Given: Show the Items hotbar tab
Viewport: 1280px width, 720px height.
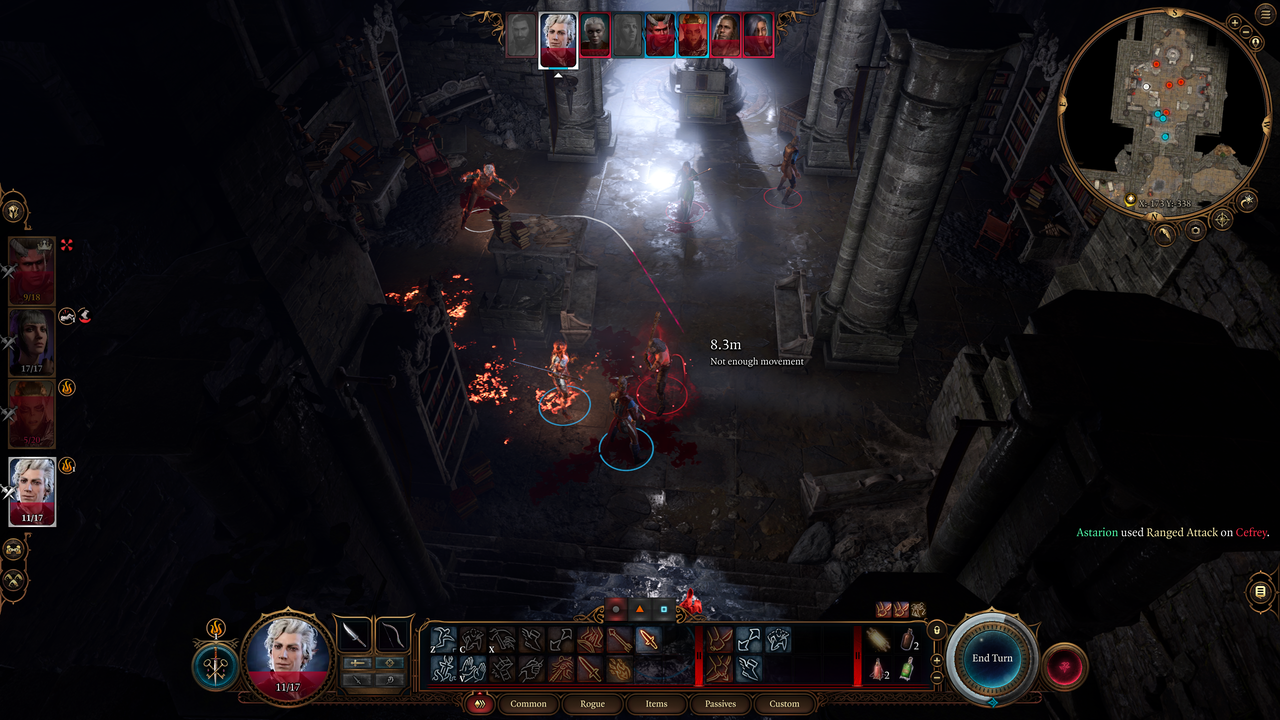Looking at the screenshot, I should click(656, 703).
